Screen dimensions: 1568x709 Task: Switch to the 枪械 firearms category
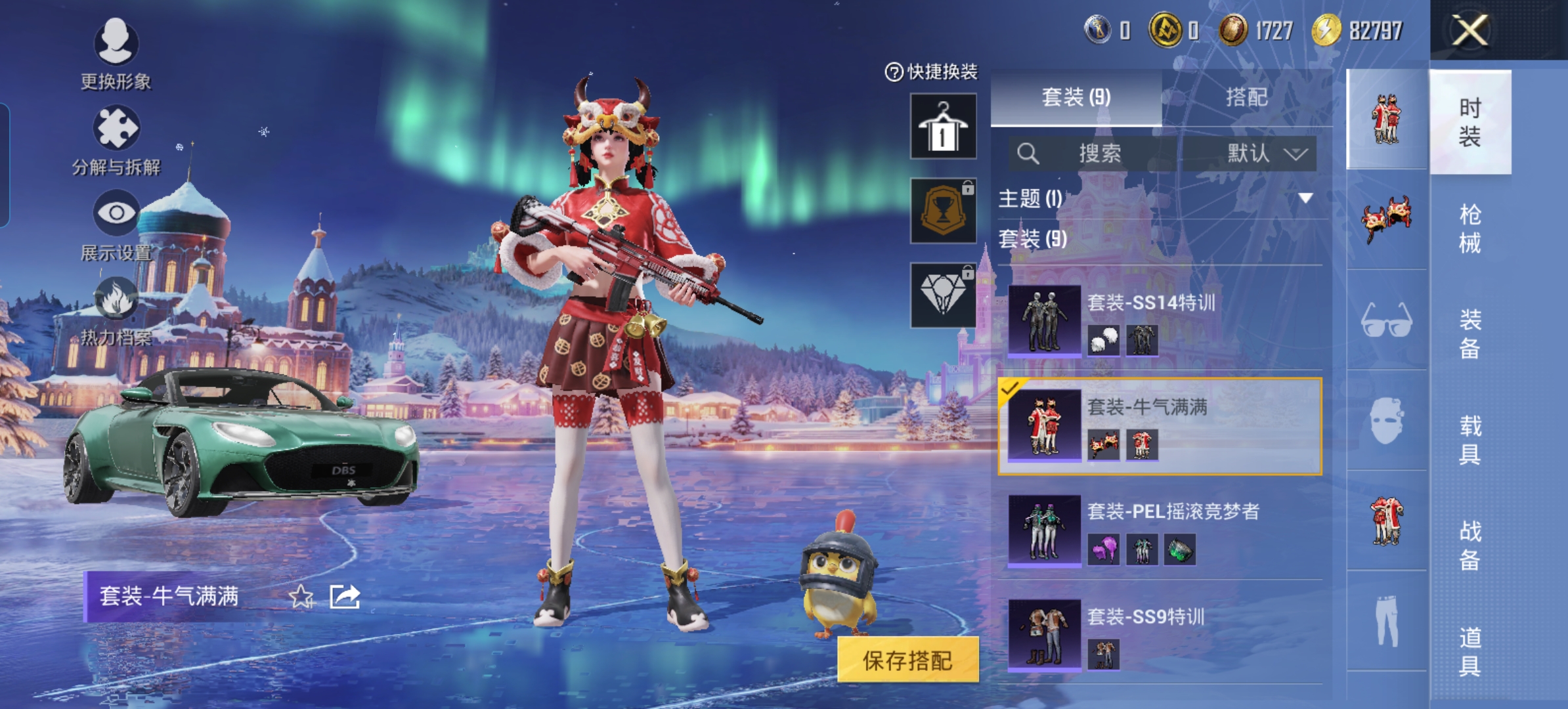[1470, 228]
